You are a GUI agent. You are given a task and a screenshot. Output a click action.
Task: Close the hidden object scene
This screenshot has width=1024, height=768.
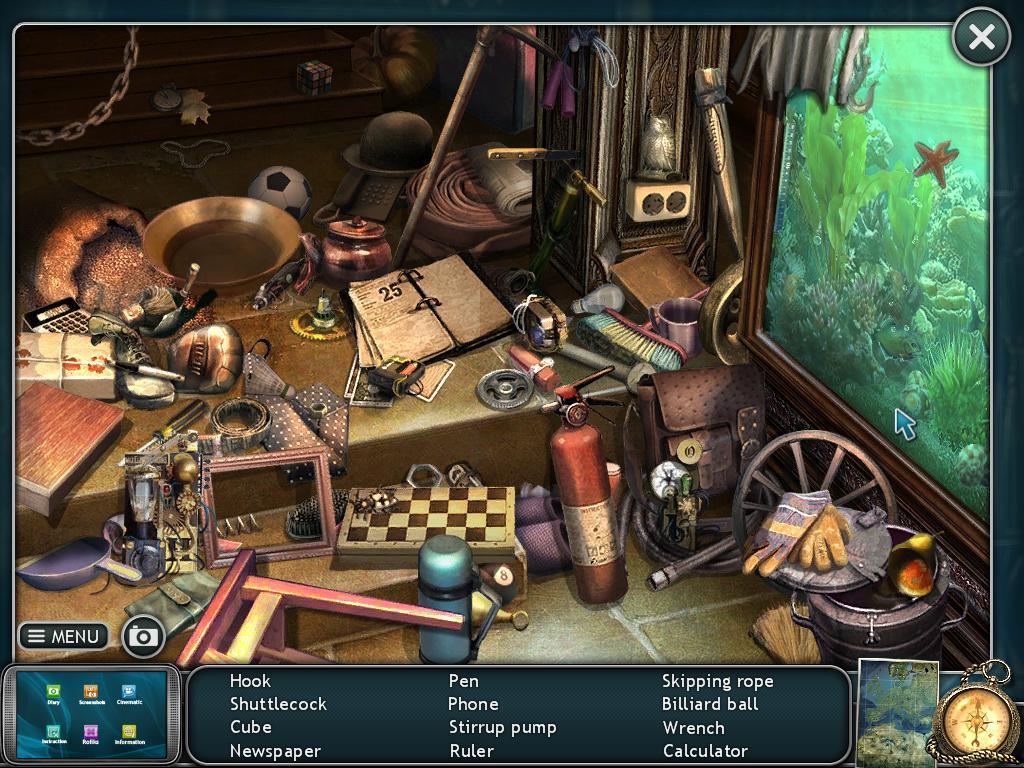[x=981, y=38]
